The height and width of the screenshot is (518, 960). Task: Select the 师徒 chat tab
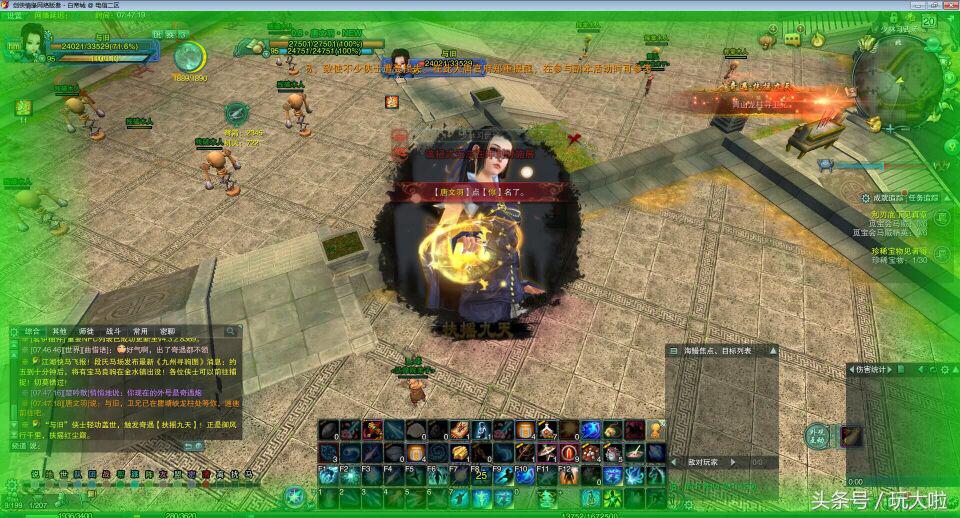click(87, 331)
